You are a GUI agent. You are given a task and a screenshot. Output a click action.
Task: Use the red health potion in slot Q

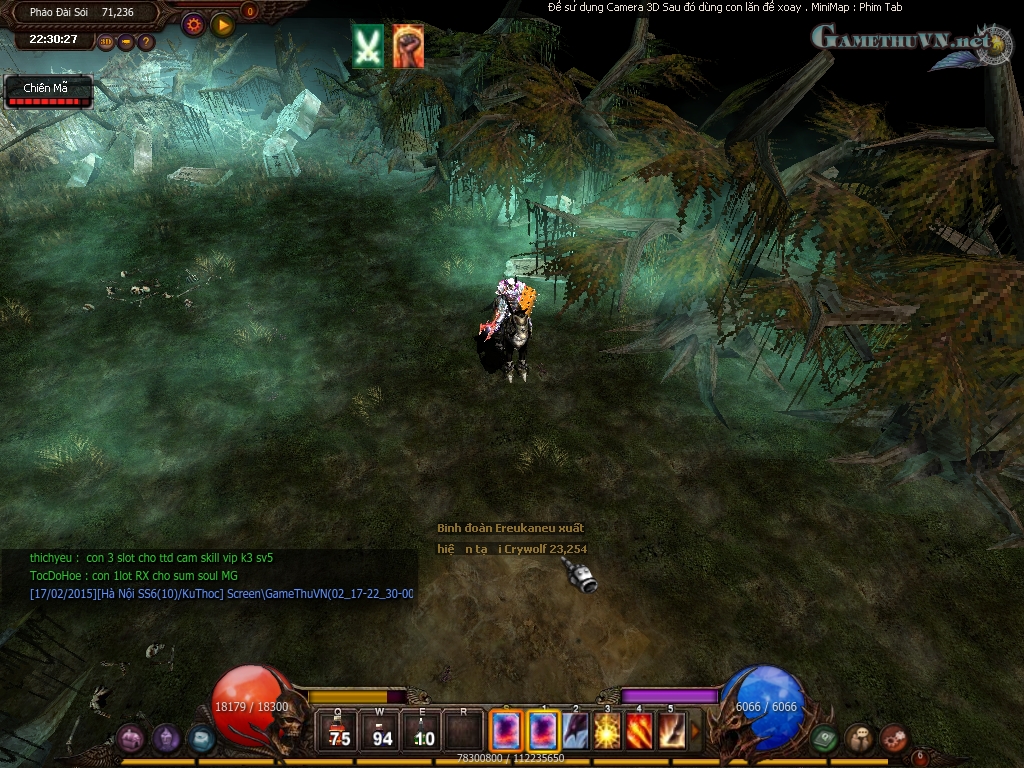point(339,731)
